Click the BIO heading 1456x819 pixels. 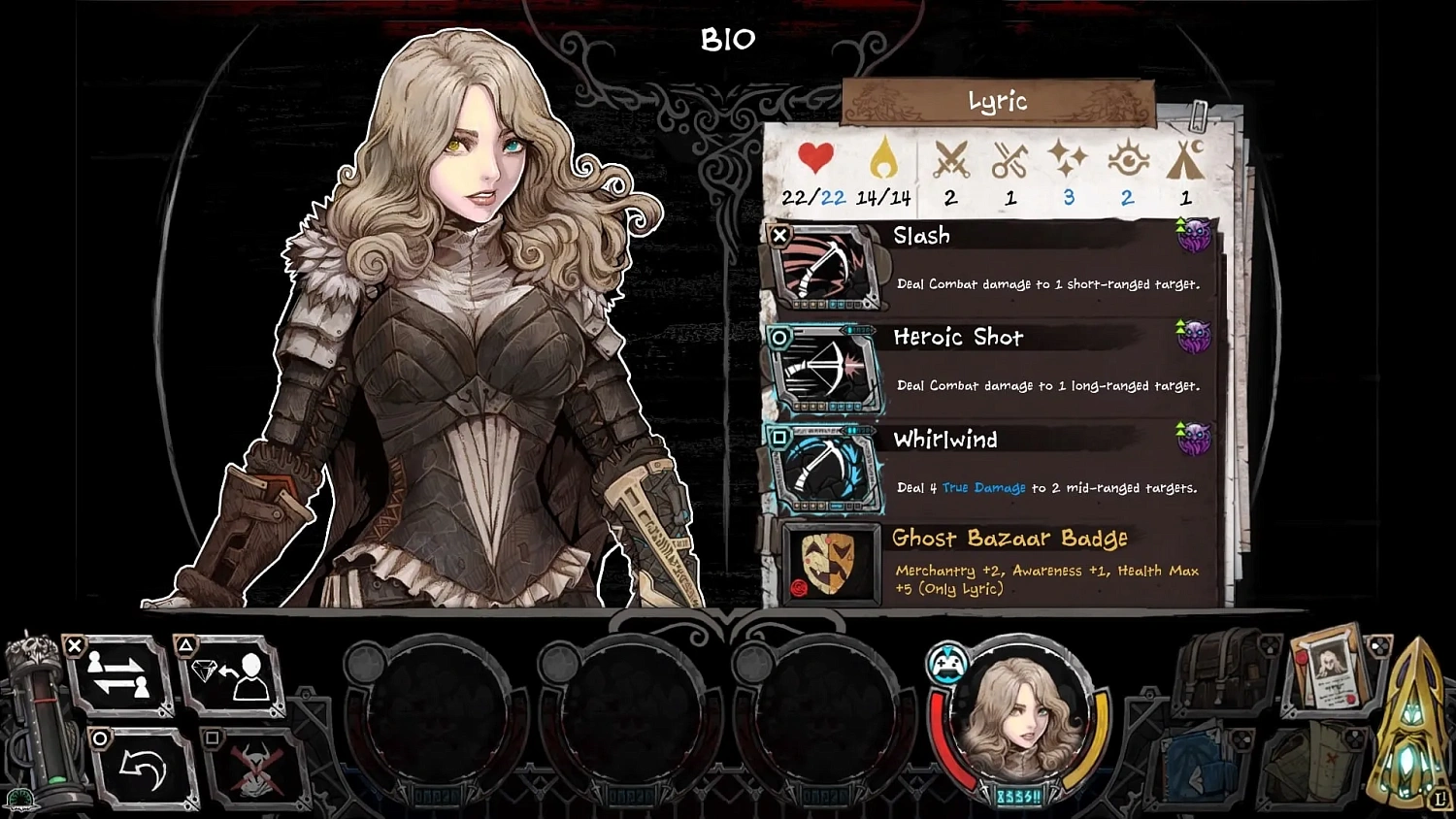[x=727, y=39]
